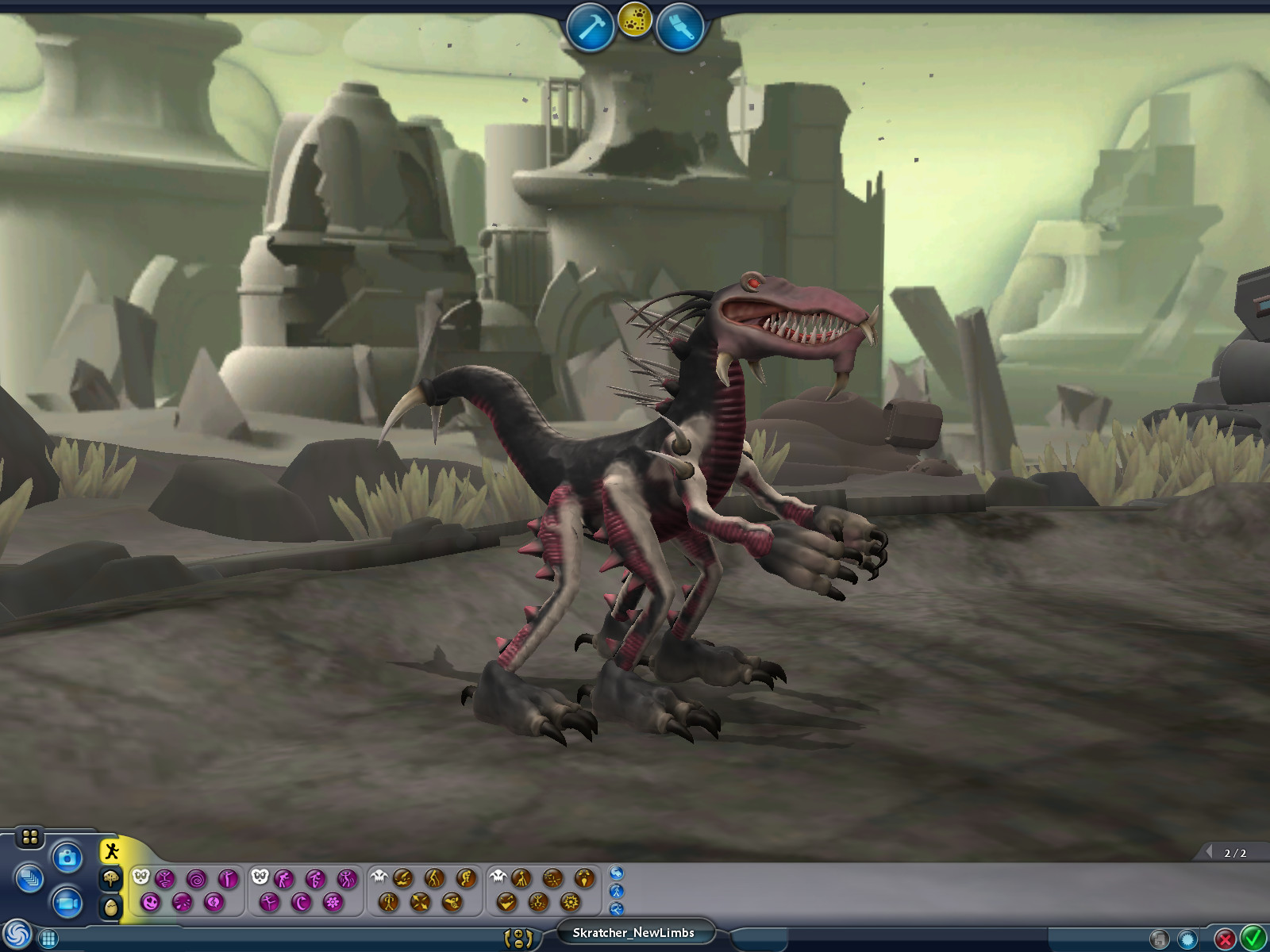Open the small grid menu bottom left
Viewport: 1270px width, 952px height.
tap(48, 939)
